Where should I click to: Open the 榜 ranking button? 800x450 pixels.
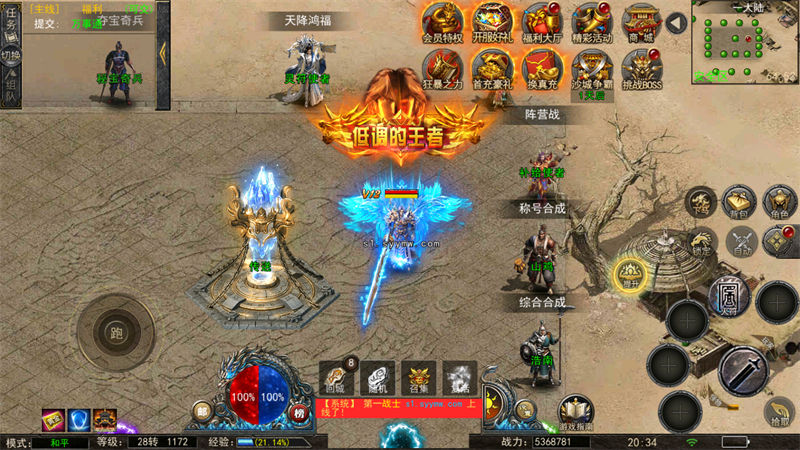click(x=297, y=413)
